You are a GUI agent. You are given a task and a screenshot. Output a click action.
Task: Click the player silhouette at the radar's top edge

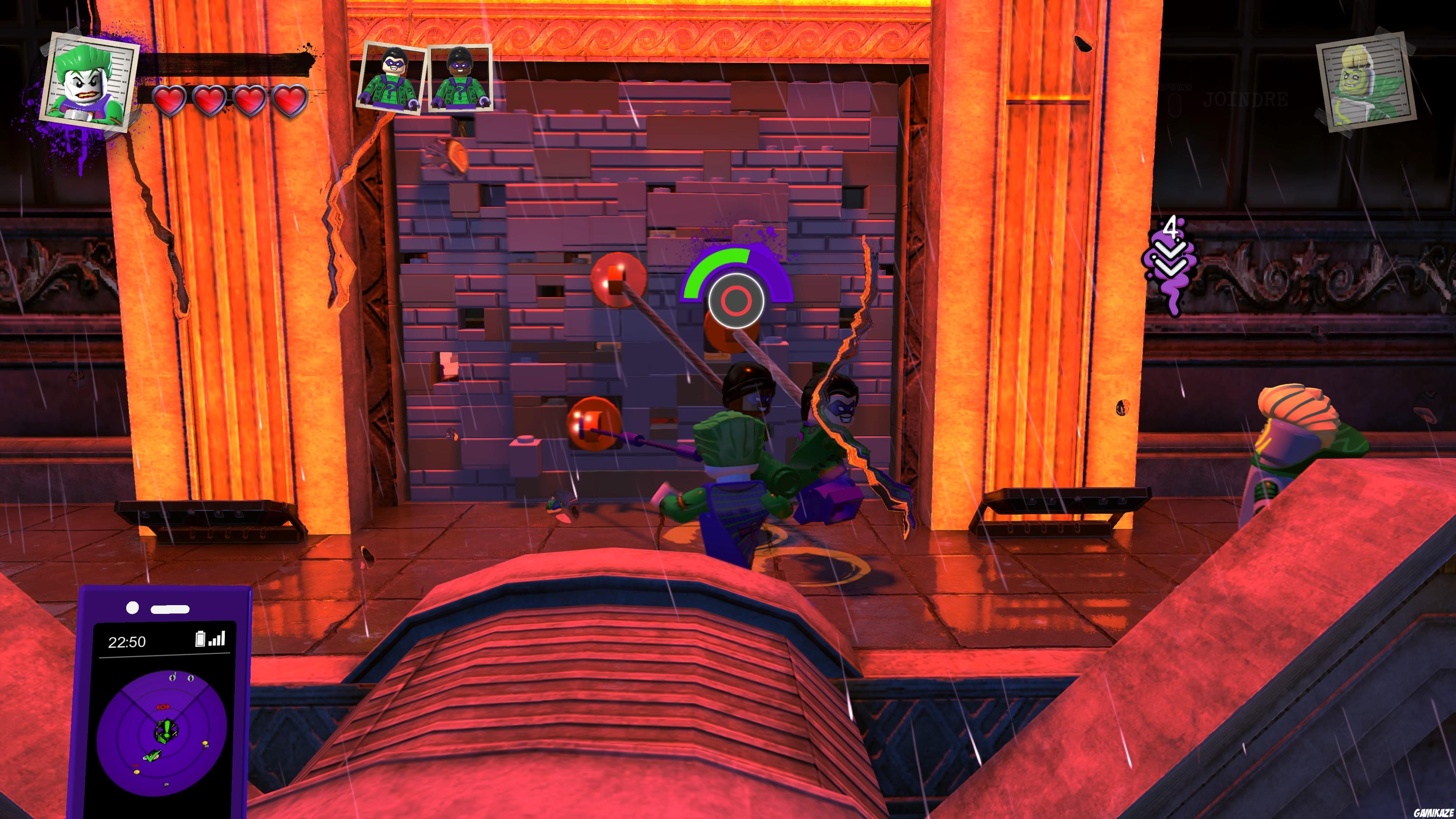click(173, 678)
